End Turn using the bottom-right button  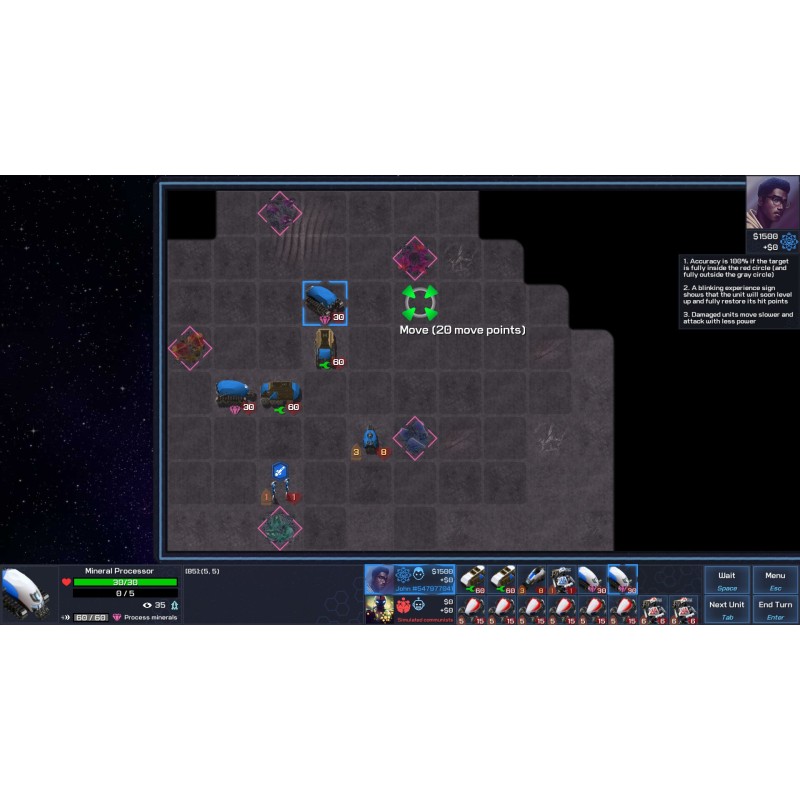[x=775, y=608]
